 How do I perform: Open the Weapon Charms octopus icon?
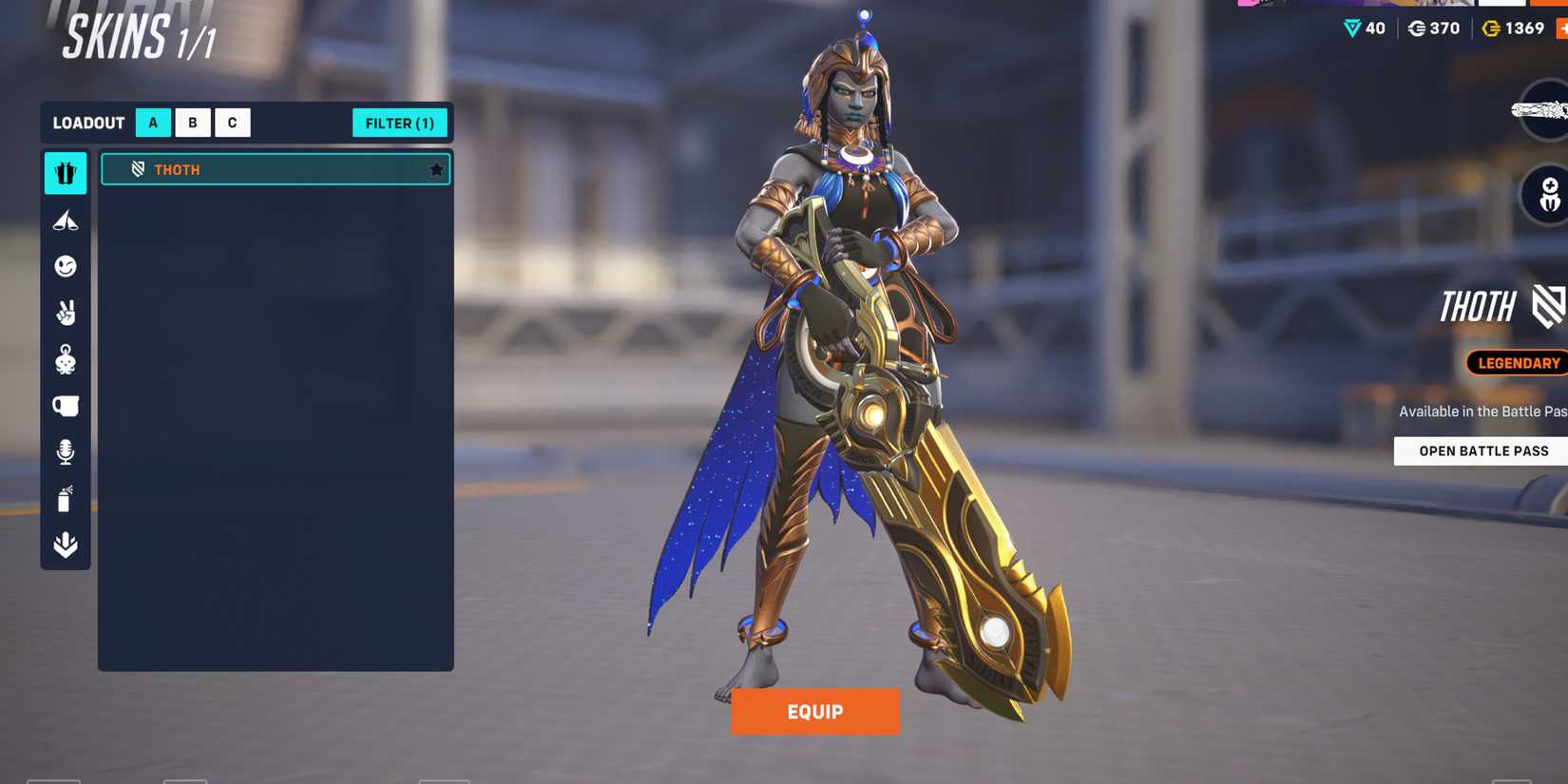65,359
